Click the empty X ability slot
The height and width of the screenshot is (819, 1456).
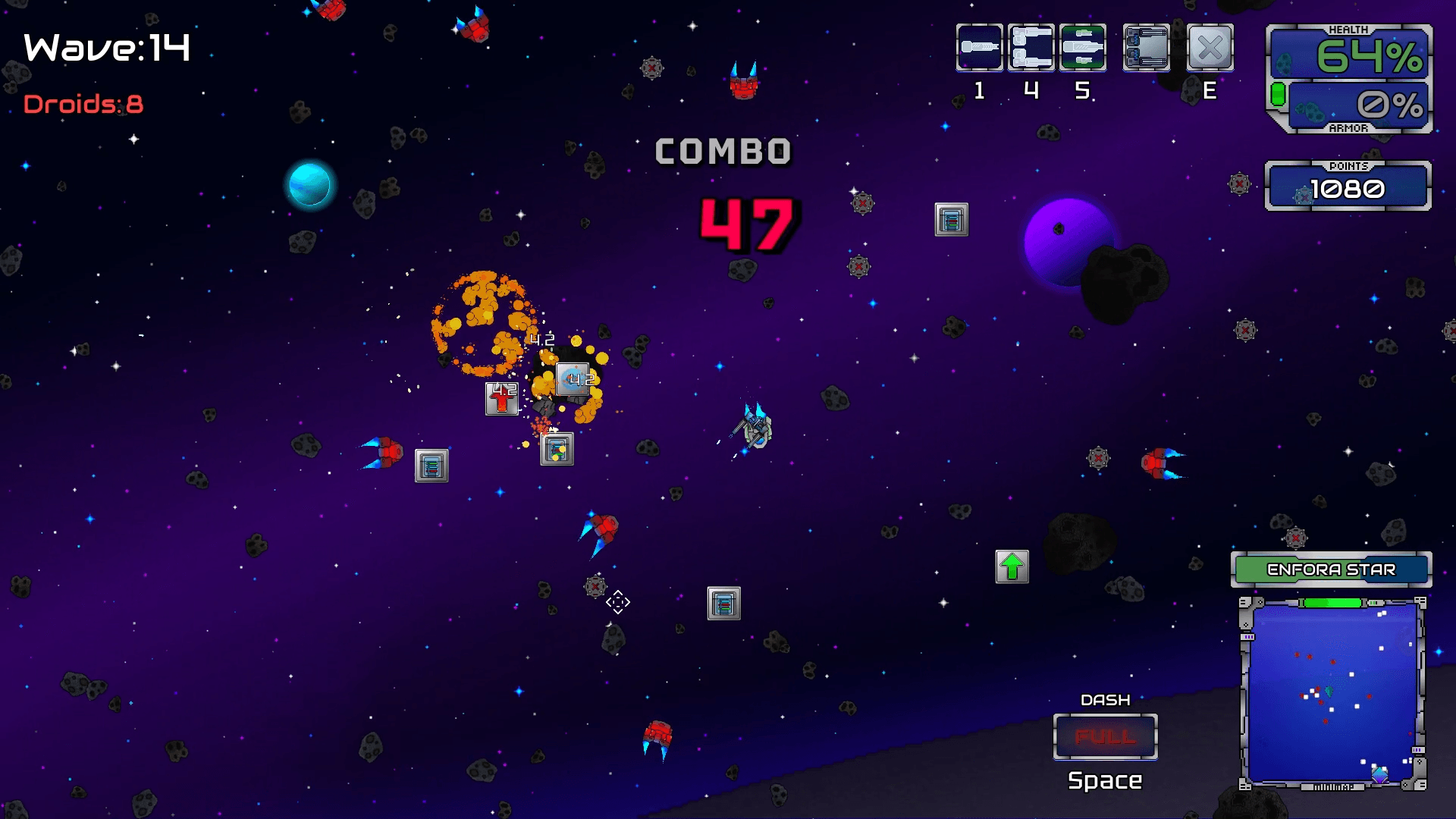[1210, 48]
